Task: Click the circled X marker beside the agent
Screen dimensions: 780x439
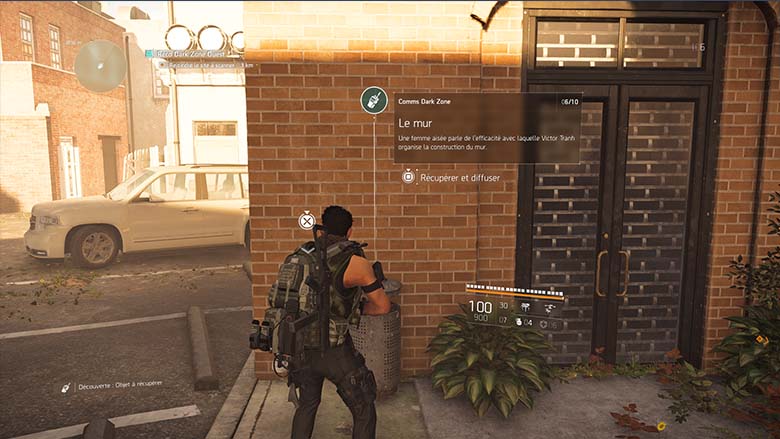Action: tap(307, 220)
